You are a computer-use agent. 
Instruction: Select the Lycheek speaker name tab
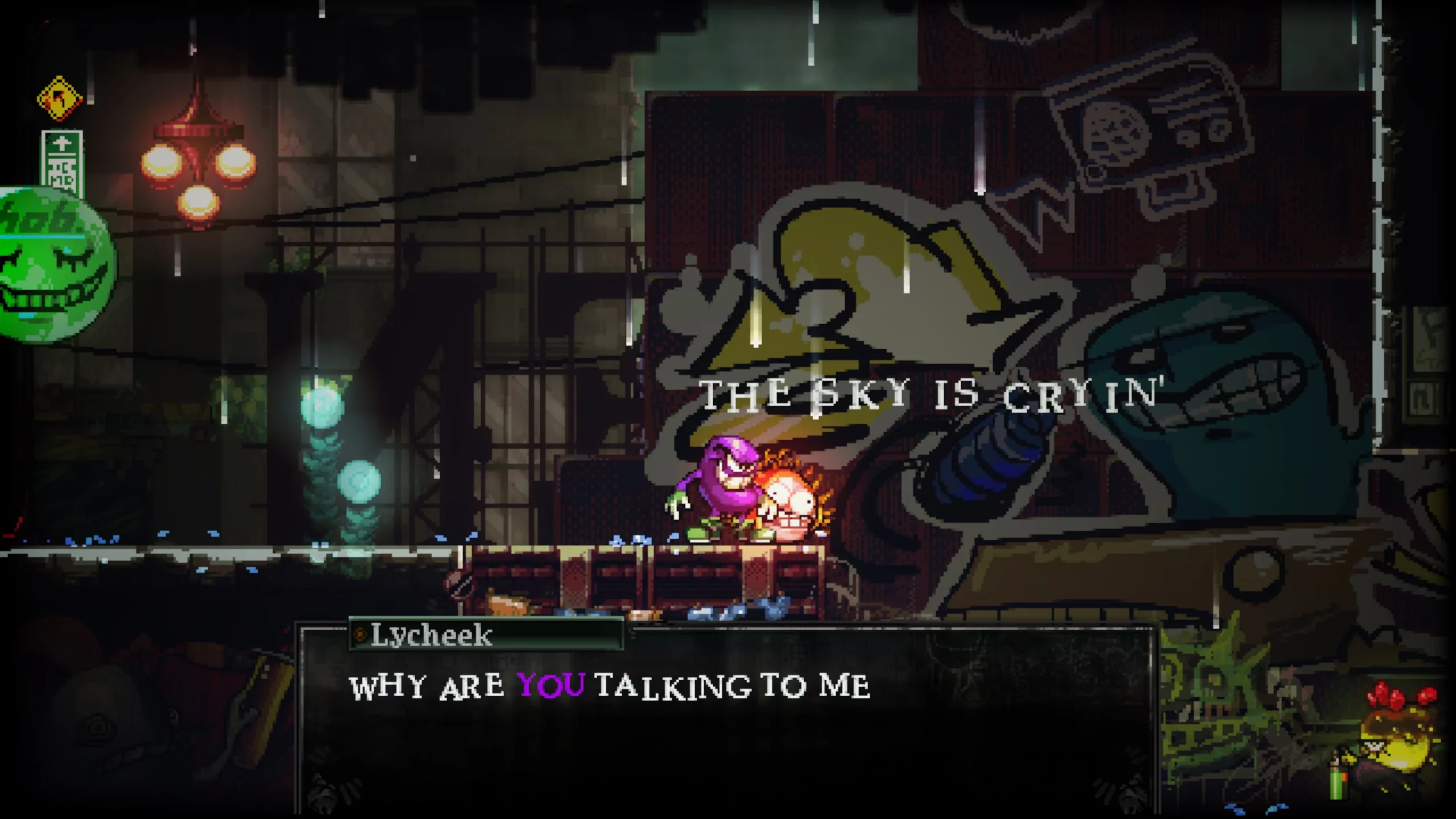429,636
